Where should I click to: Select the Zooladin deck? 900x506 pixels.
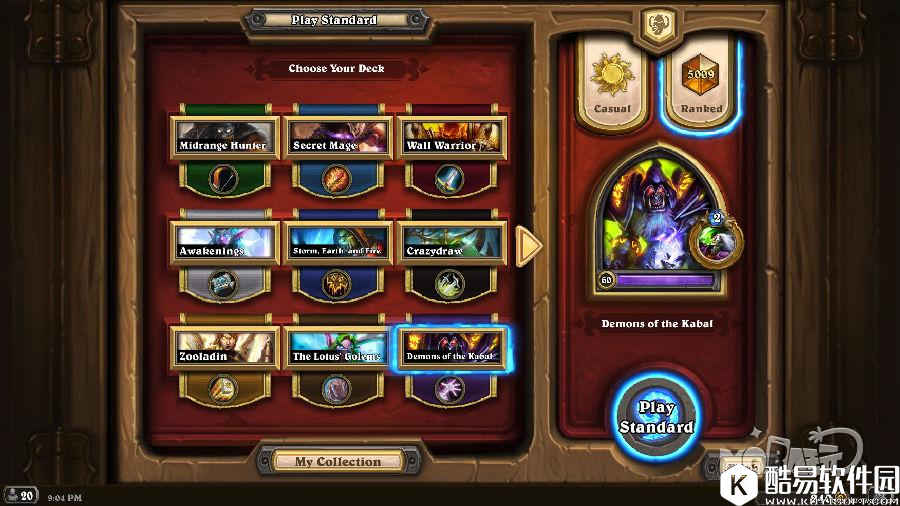click(x=223, y=348)
